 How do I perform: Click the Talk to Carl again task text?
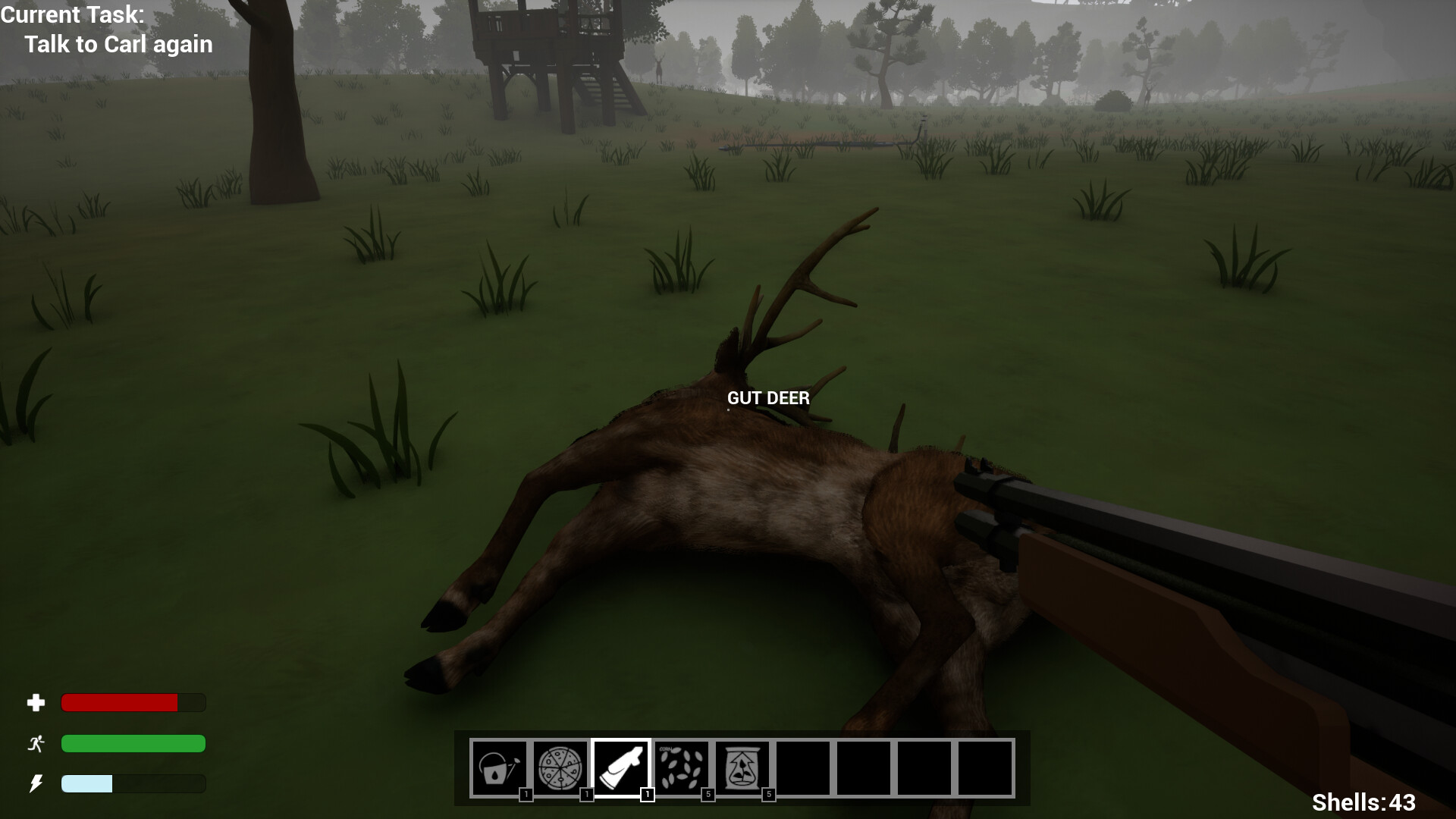pyautogui.click(x=120, y=45)
